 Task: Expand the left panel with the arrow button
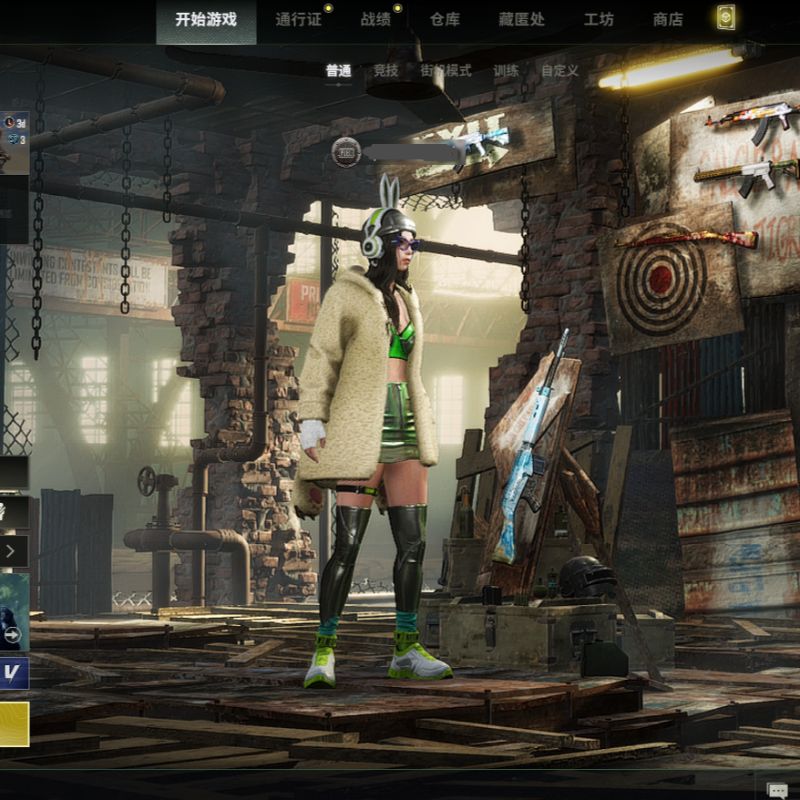11,550
